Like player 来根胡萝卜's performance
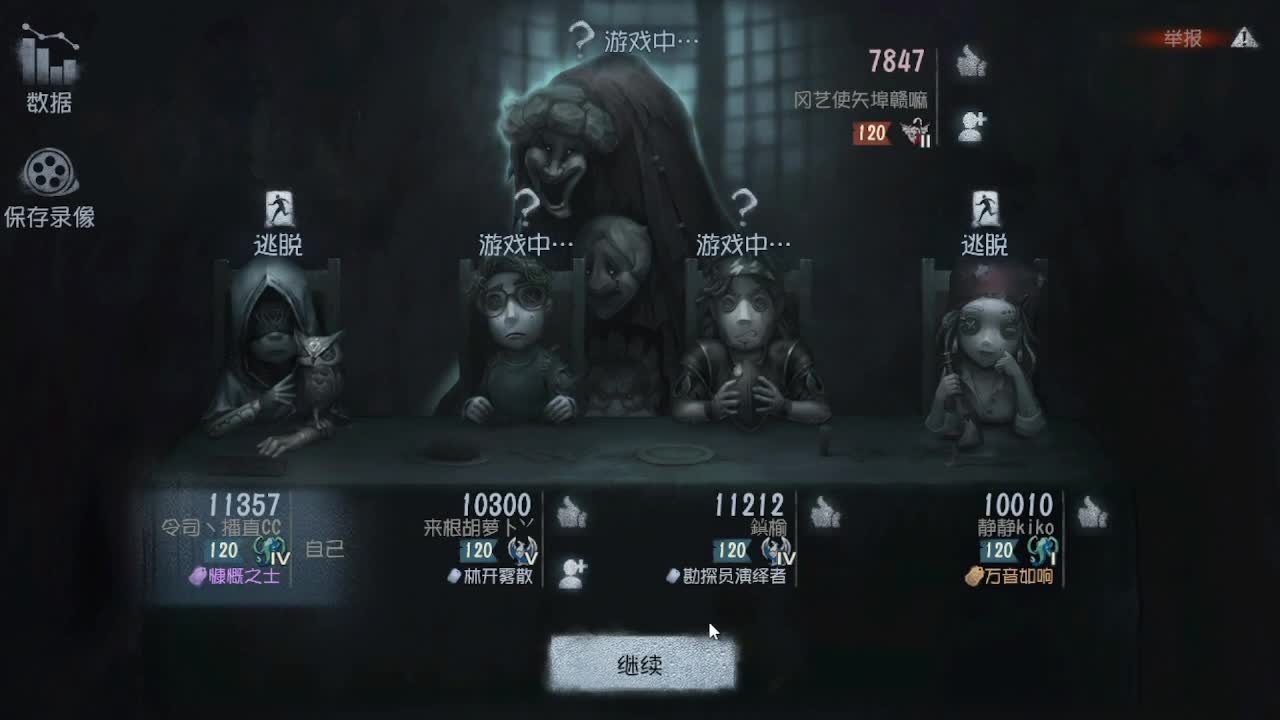The height and width of the screenshot is (720, 1280). click(570, 513)
